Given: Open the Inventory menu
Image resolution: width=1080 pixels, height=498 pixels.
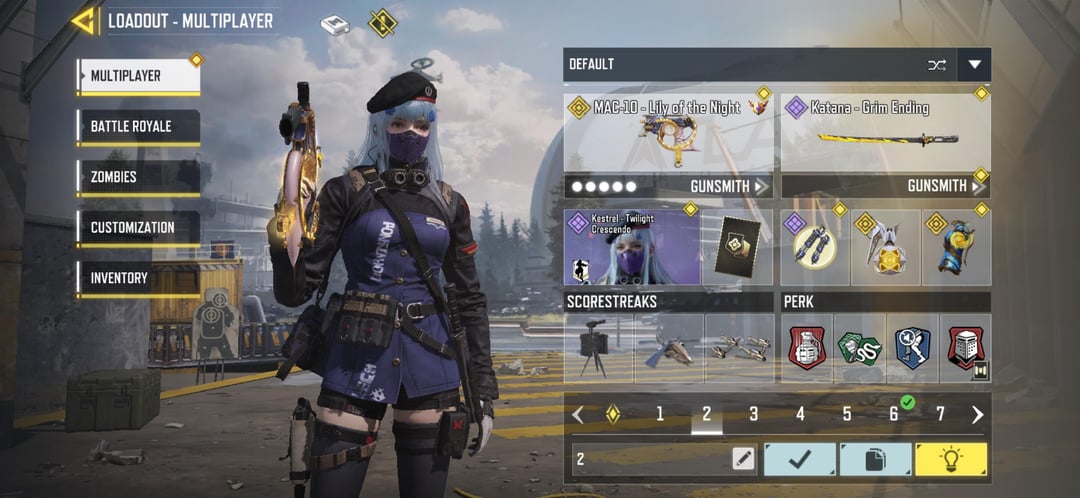Looking at the screenshot, I should (138, 278).
